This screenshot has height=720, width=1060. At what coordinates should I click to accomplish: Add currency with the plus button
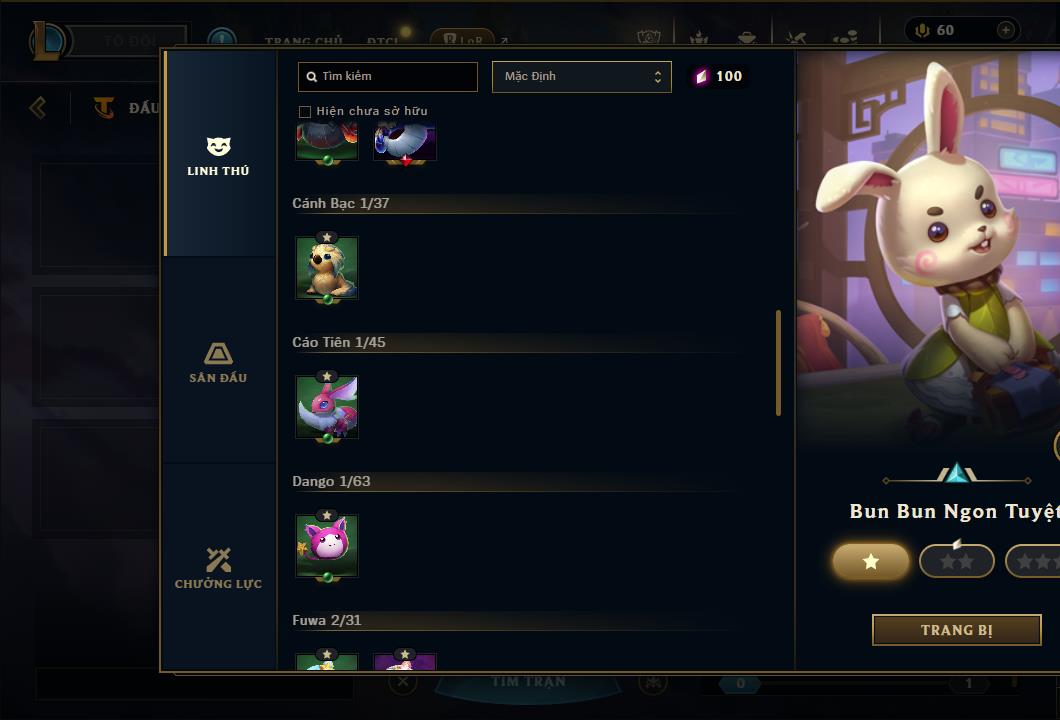click(1005, 30)
